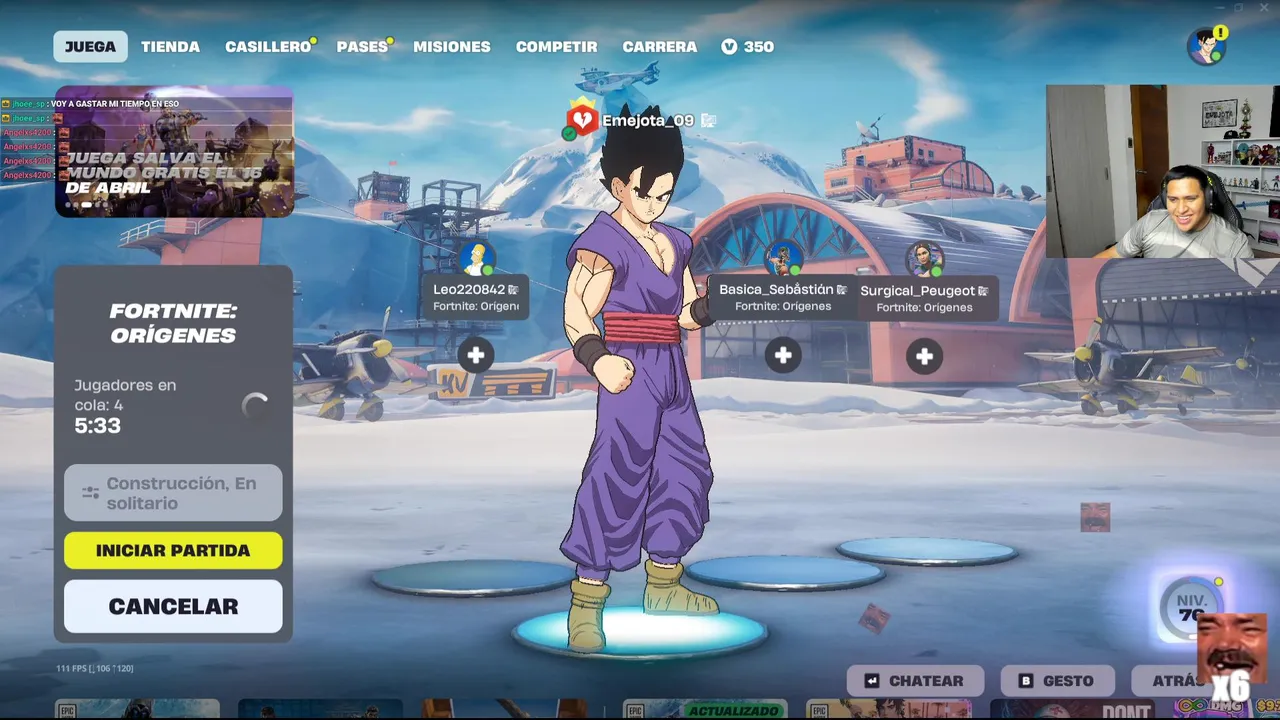Screen dimensions: 1280x720
Task: Open the TIENDA tab
Action: click(x=170, y=47)
